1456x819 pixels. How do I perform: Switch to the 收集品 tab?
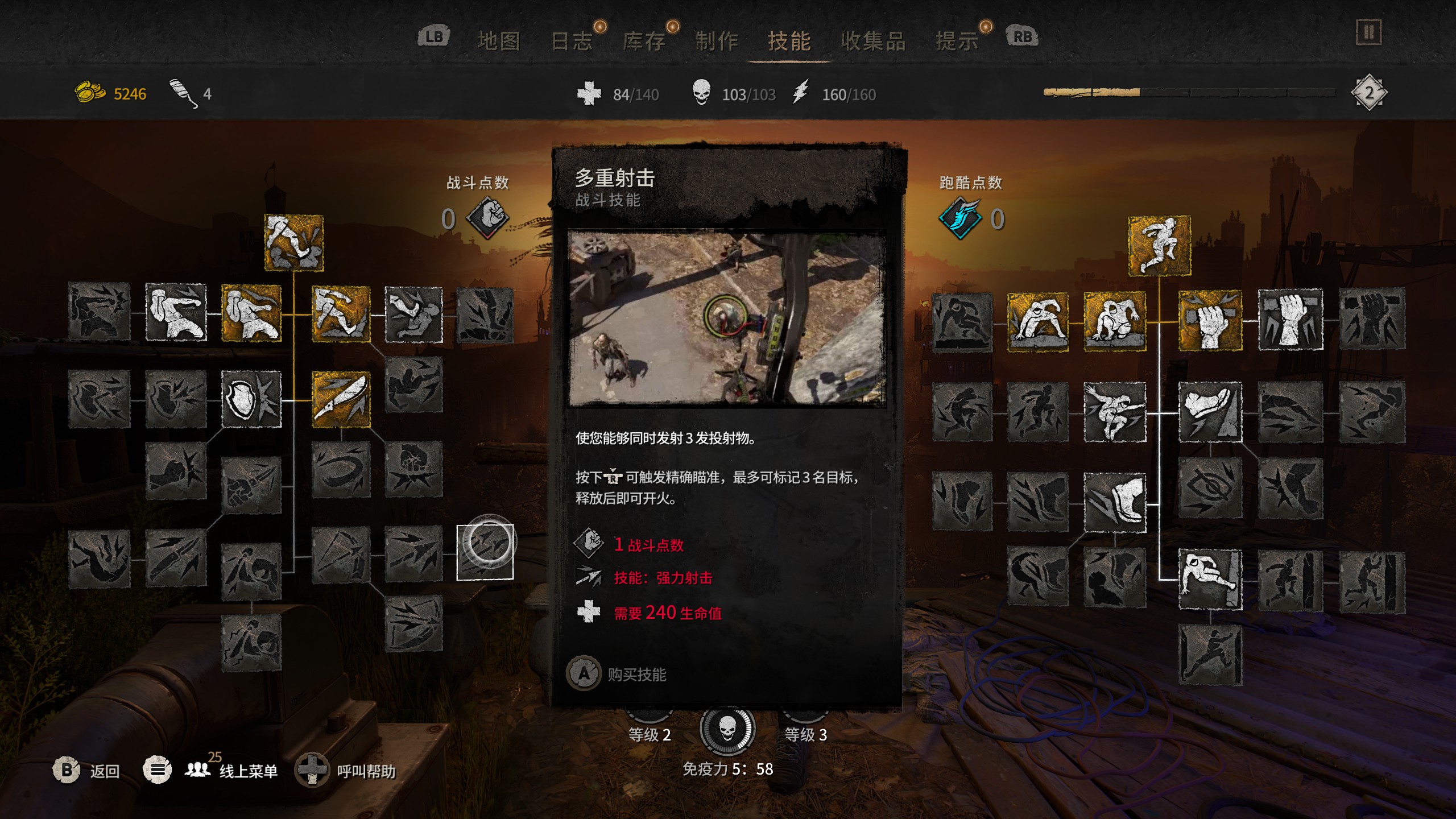coord(874,40)
